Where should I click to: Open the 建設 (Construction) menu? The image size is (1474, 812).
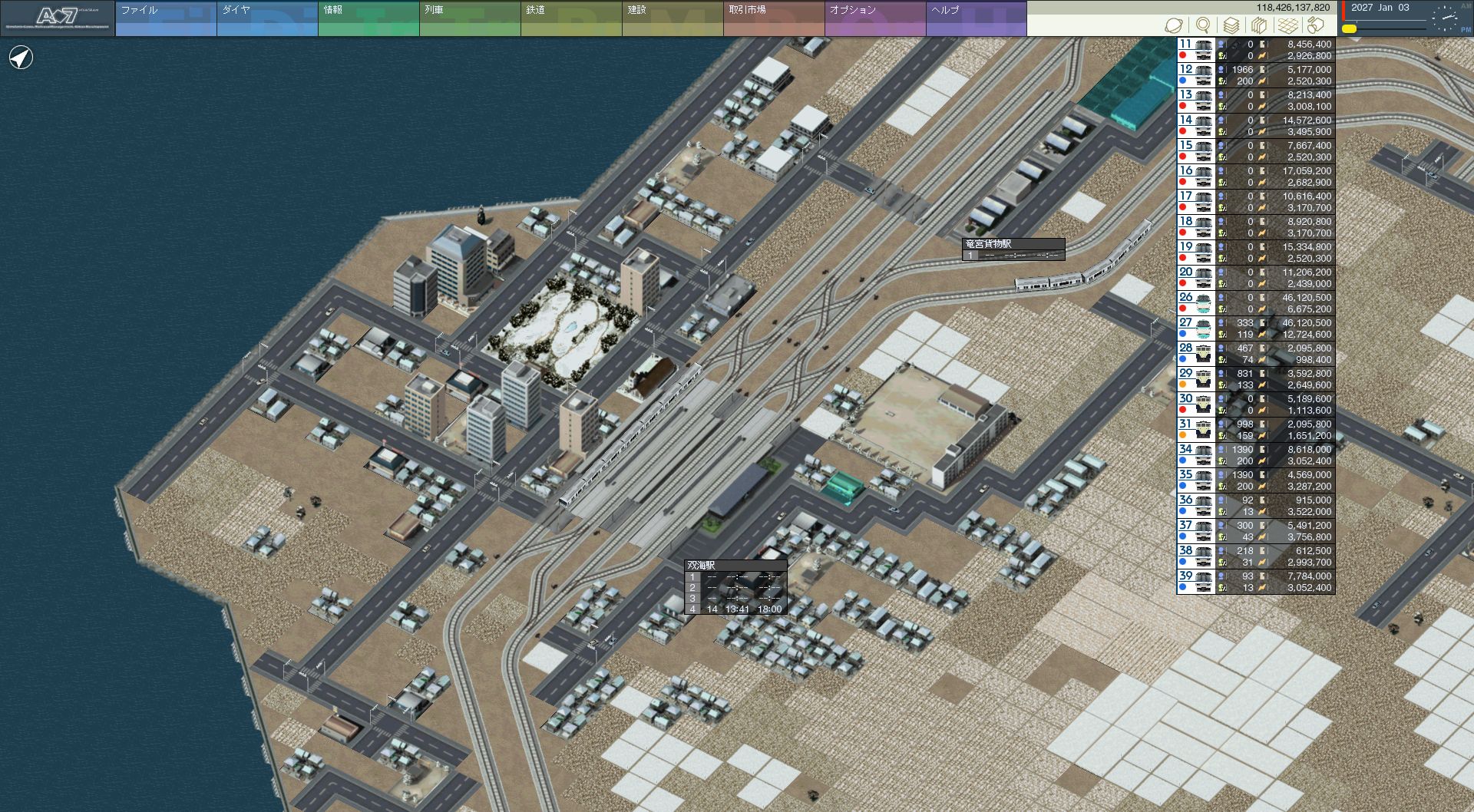click(672, 18)
